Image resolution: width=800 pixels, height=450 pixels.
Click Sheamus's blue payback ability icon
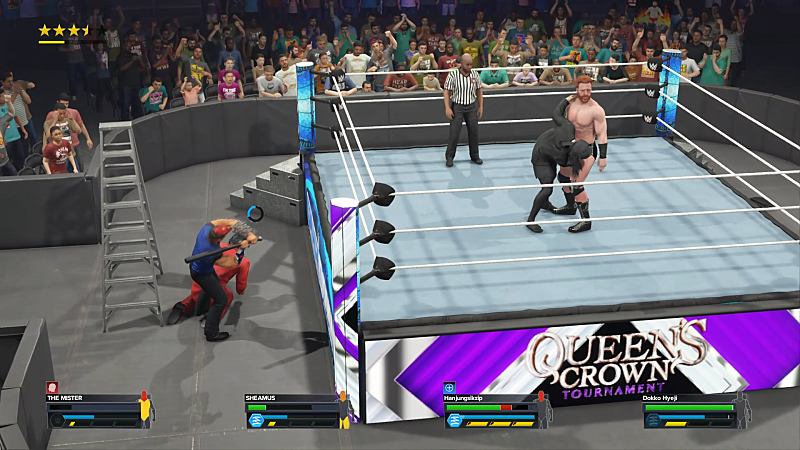coord(255,421)
